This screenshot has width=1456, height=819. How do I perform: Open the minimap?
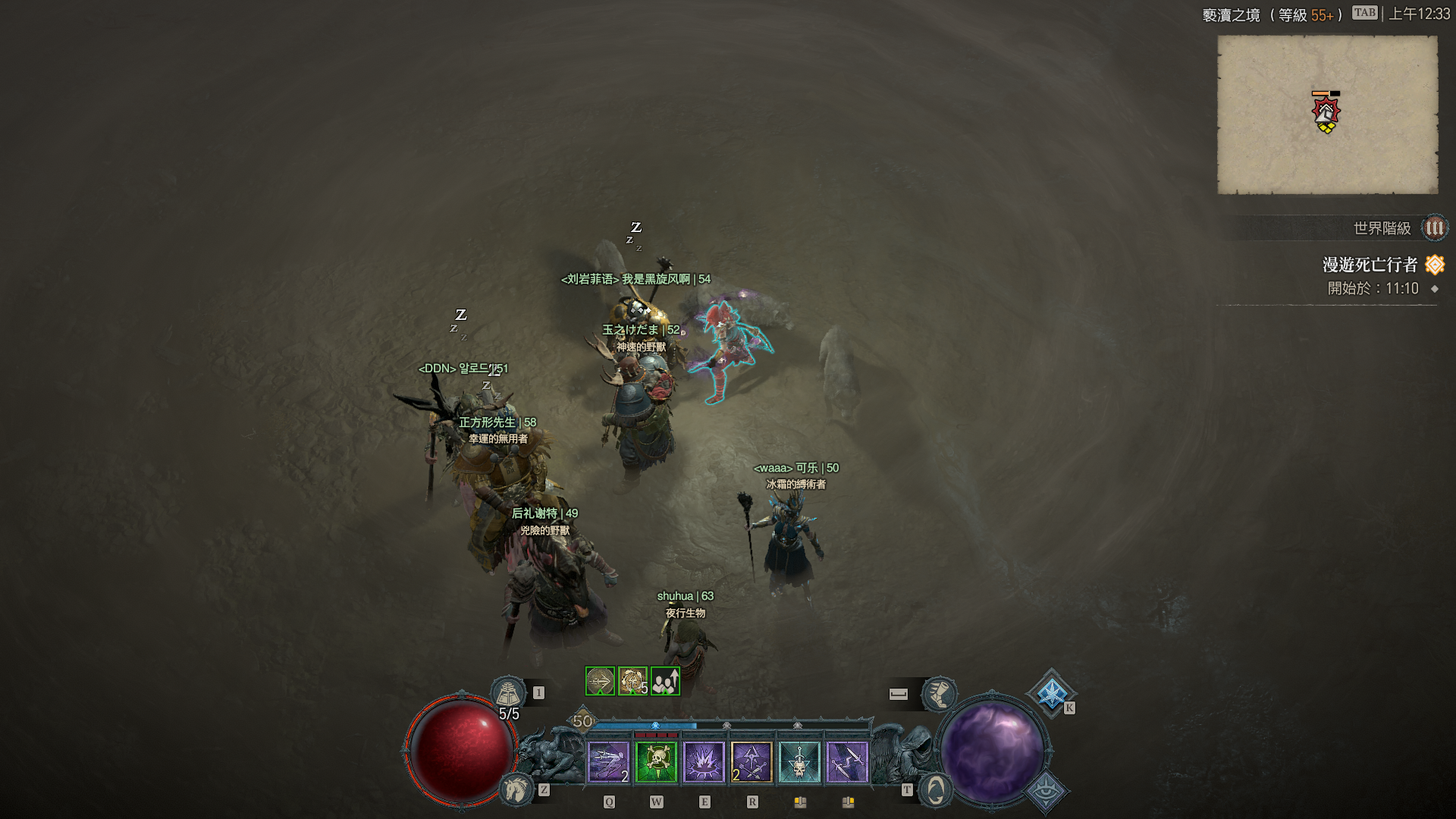point(1327,115)
